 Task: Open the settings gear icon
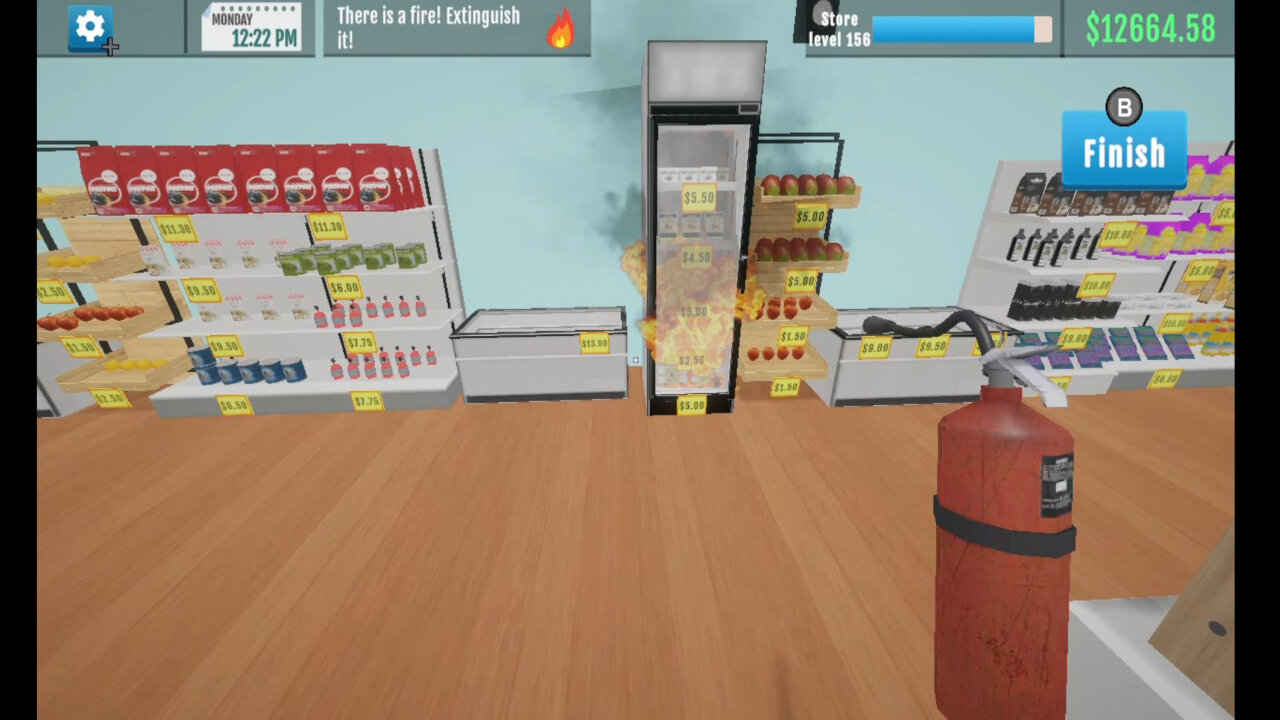tap(89, 28)
